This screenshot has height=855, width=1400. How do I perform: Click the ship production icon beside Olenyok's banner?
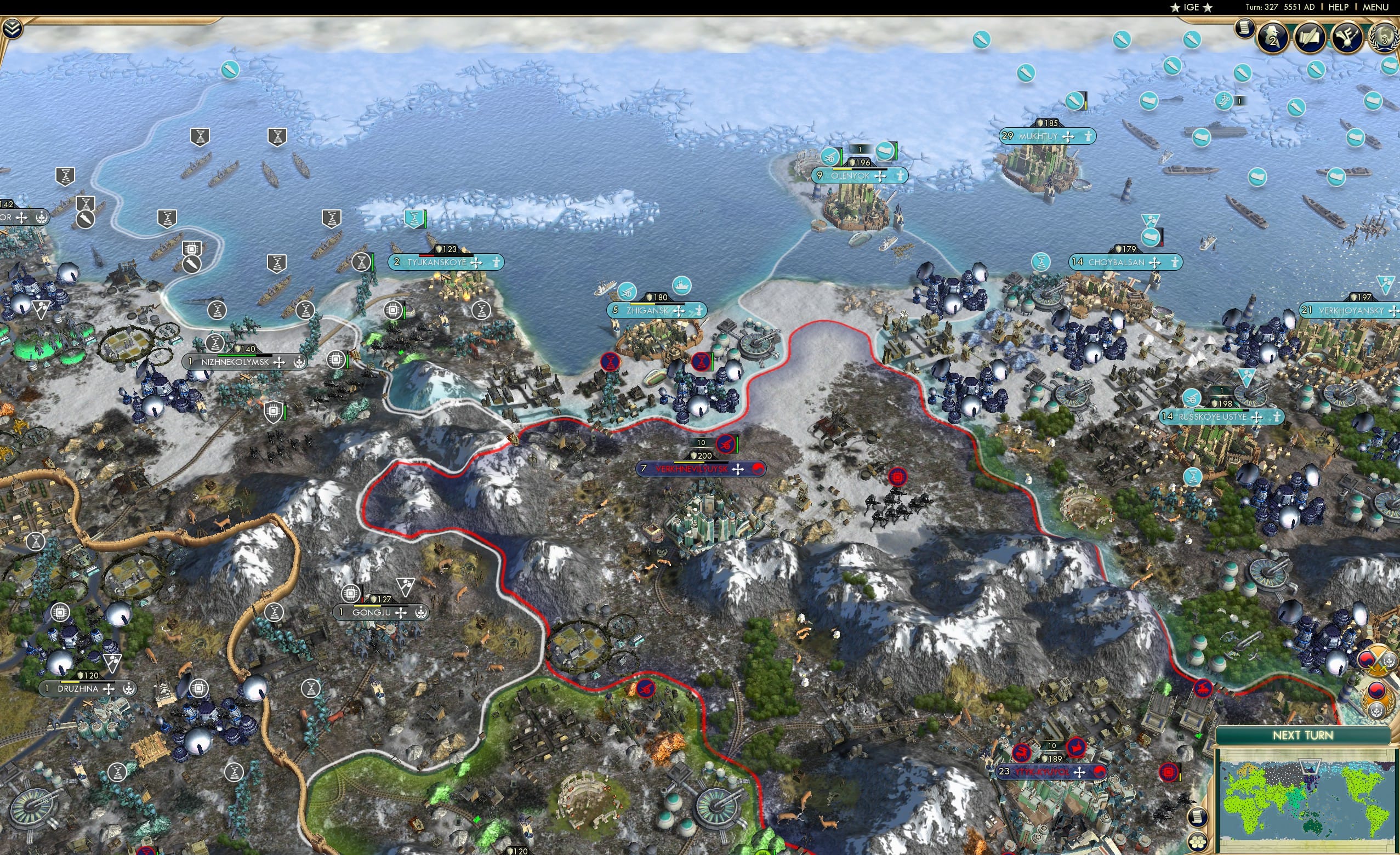pyautogui.click(x=885, y=151)
